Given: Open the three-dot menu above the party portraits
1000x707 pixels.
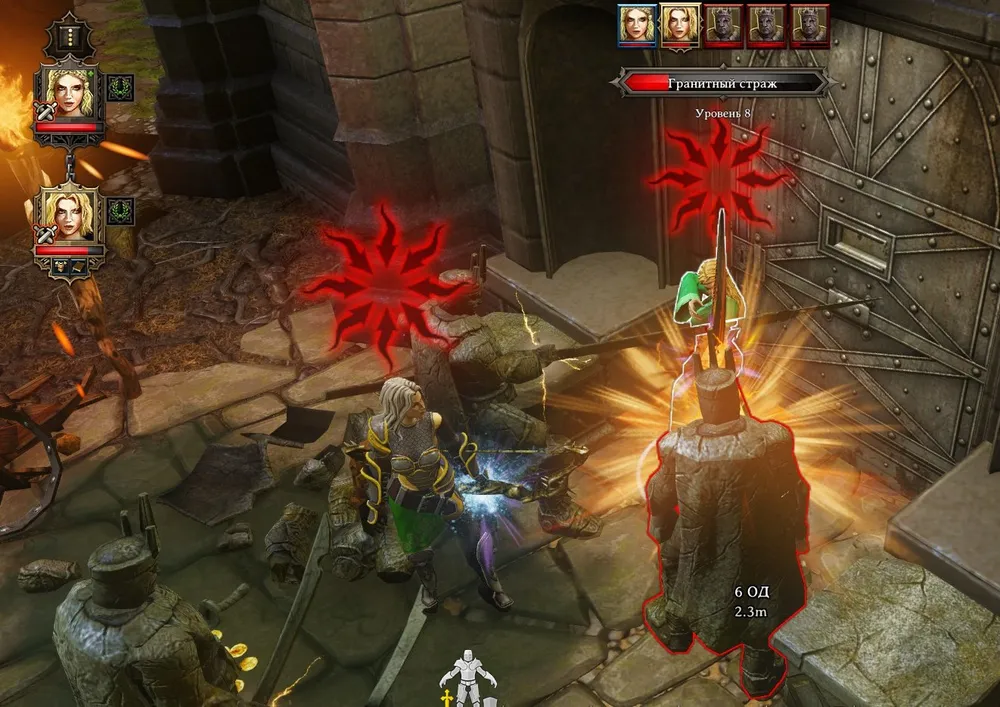Looking at the screenshot, I should pyautogui.click(x=70, y=36).
